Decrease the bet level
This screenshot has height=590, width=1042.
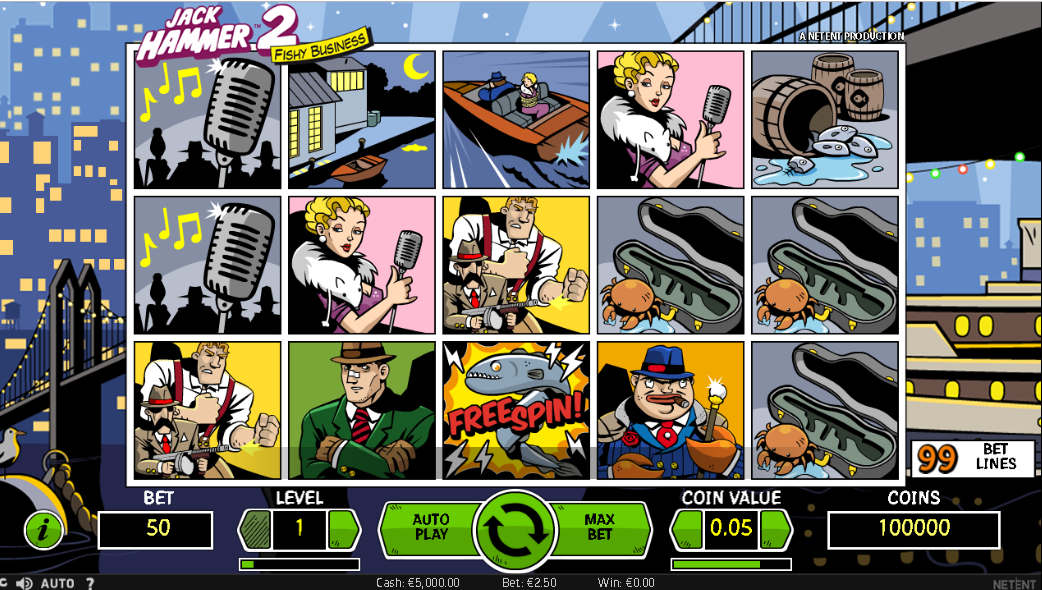(x=256, y=529)
